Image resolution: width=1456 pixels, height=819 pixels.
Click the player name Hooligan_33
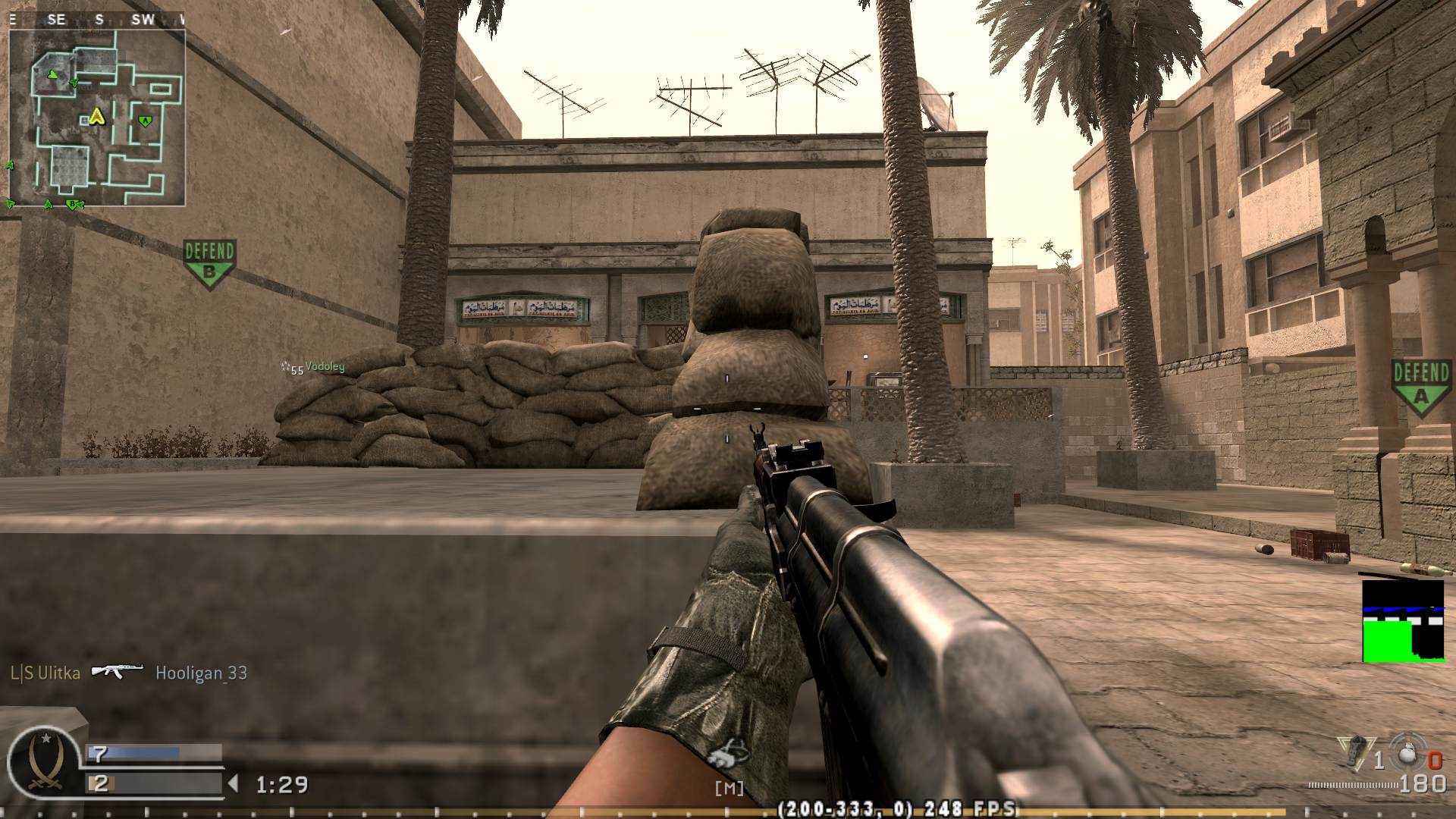[202, 672]
